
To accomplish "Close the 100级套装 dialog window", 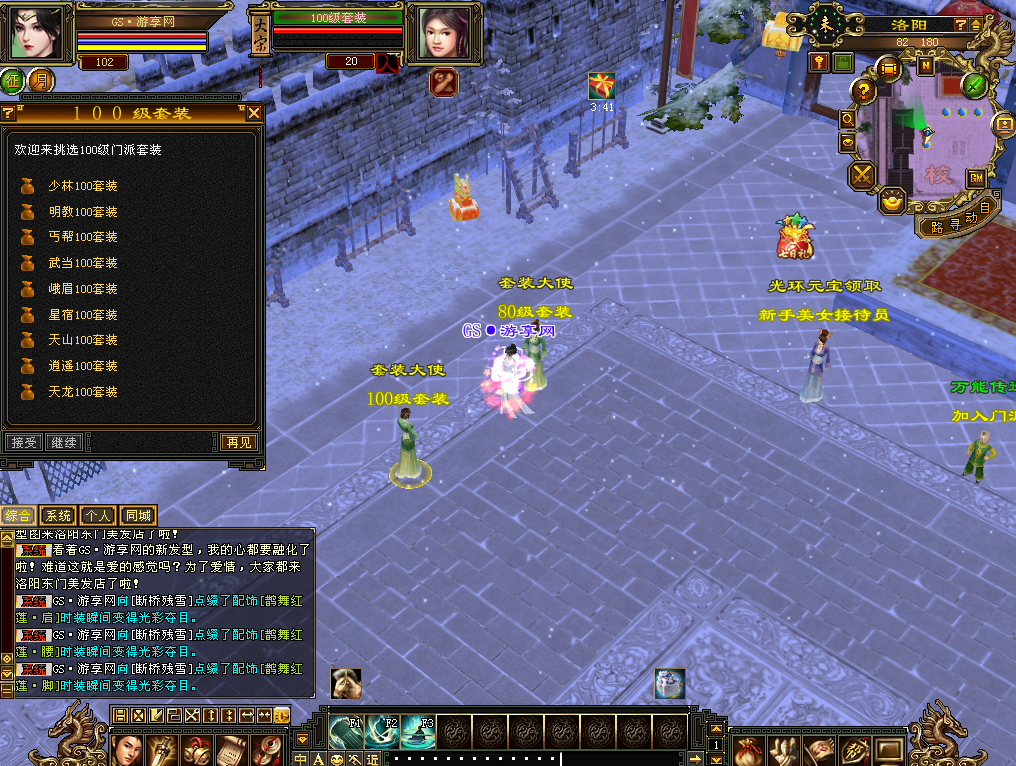I will [x=254, y=113].
